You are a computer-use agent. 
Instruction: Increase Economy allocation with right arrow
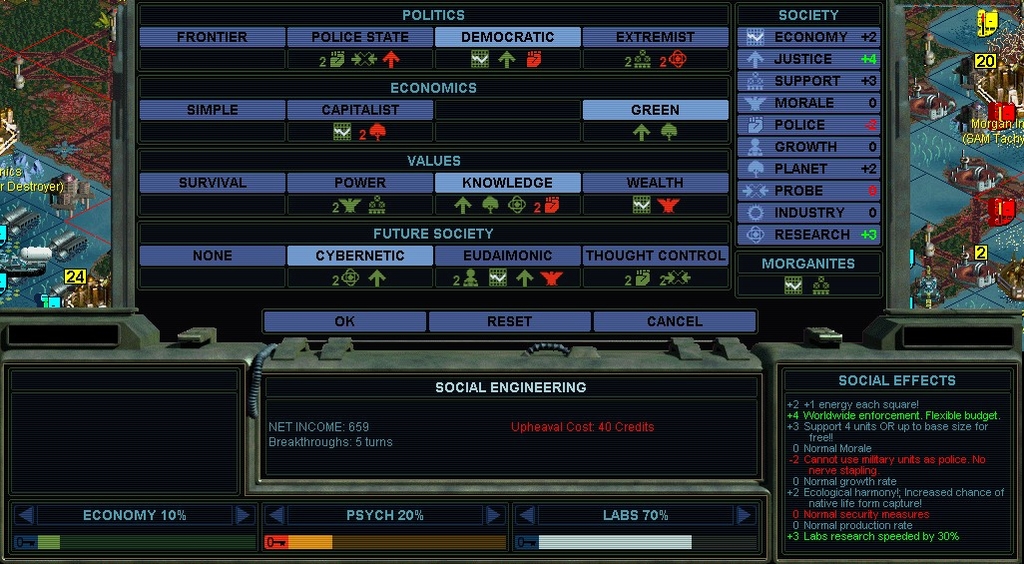pyautogui.click(x=243, y=515)
